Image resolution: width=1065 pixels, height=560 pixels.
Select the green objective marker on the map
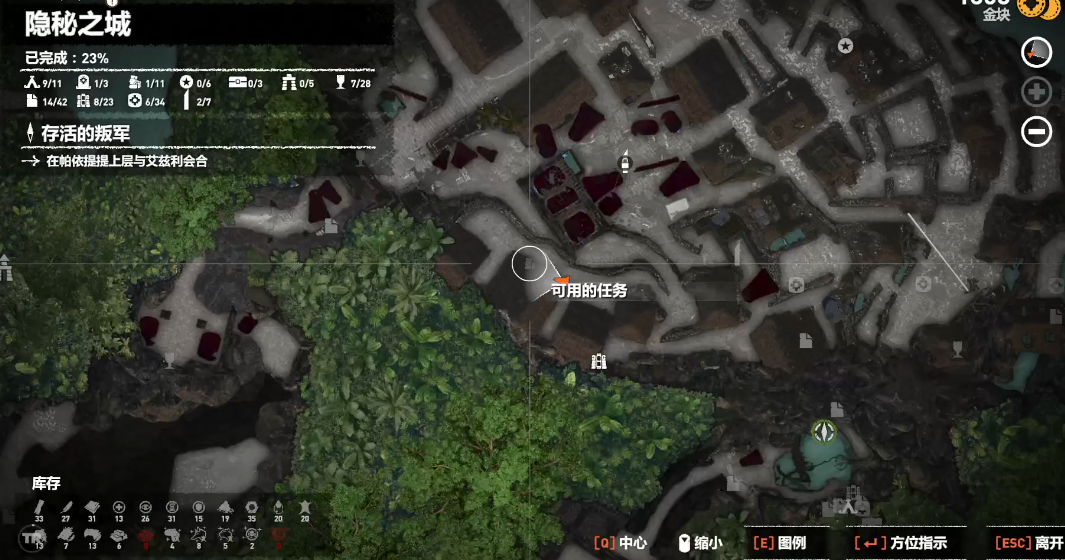pyautogui.click(x=825, y=431)
